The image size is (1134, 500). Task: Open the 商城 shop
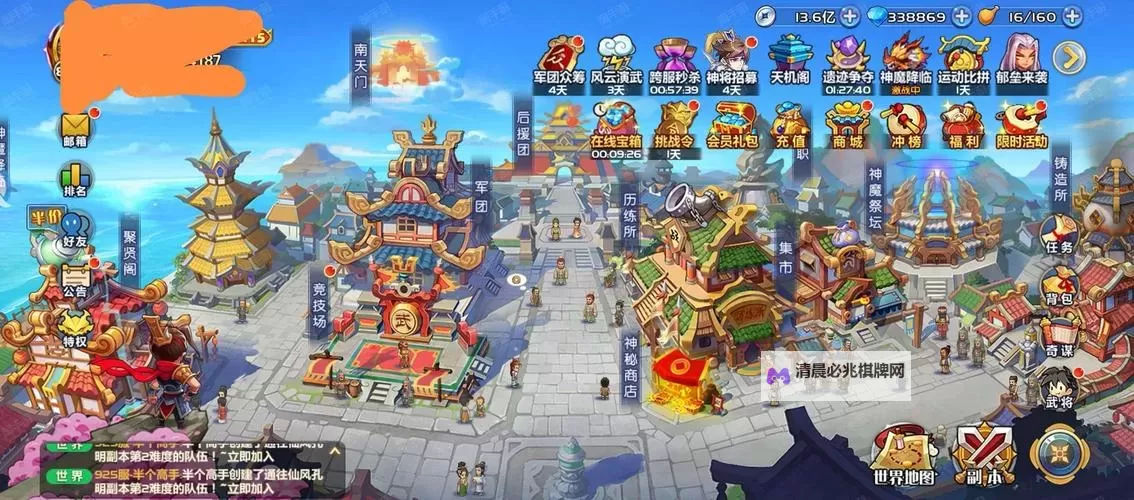click(x=845, y=127)
